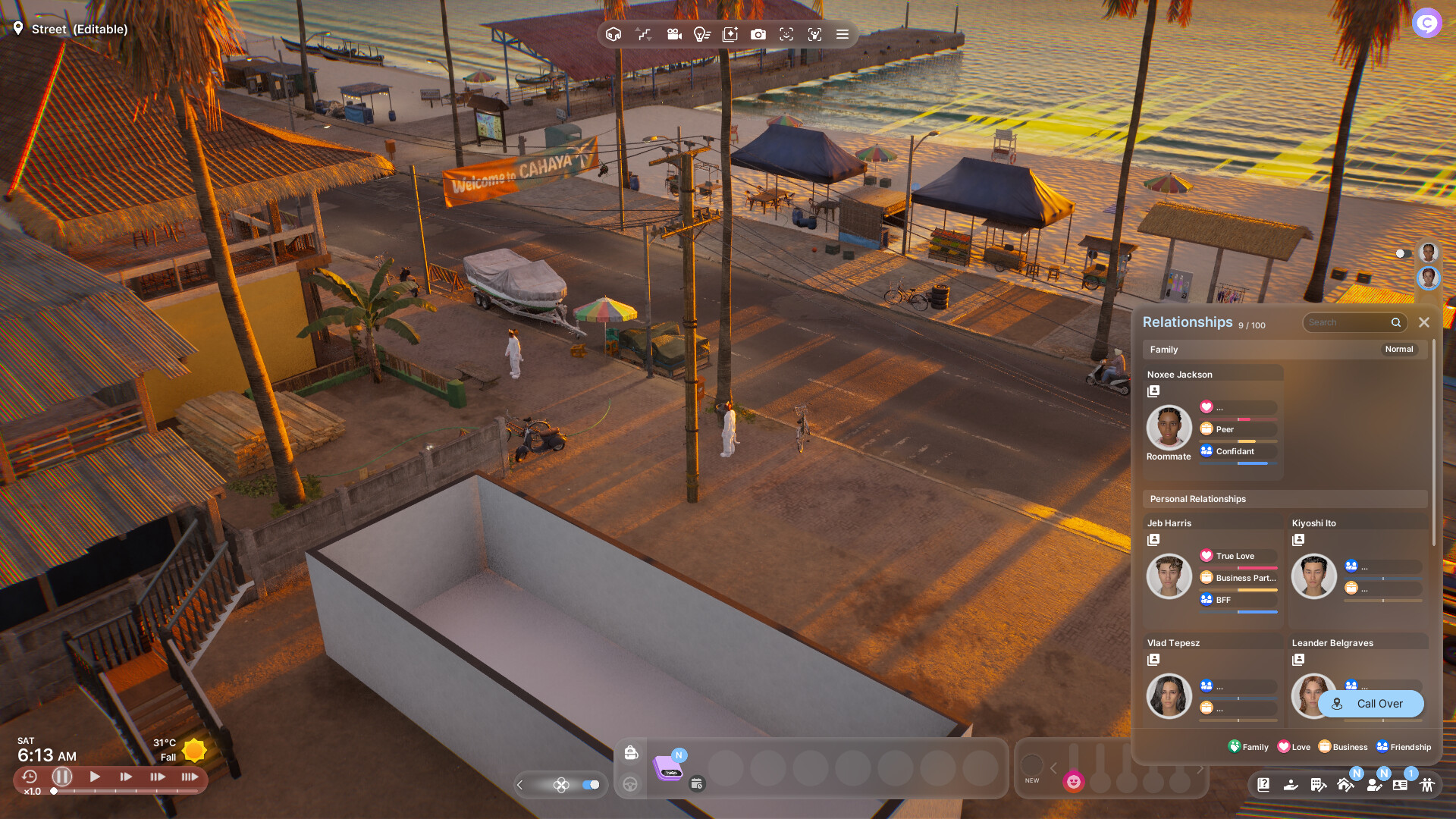Close the Relationships panel
This screenshot has height=819, width=1456.
tap(1424, 322)
